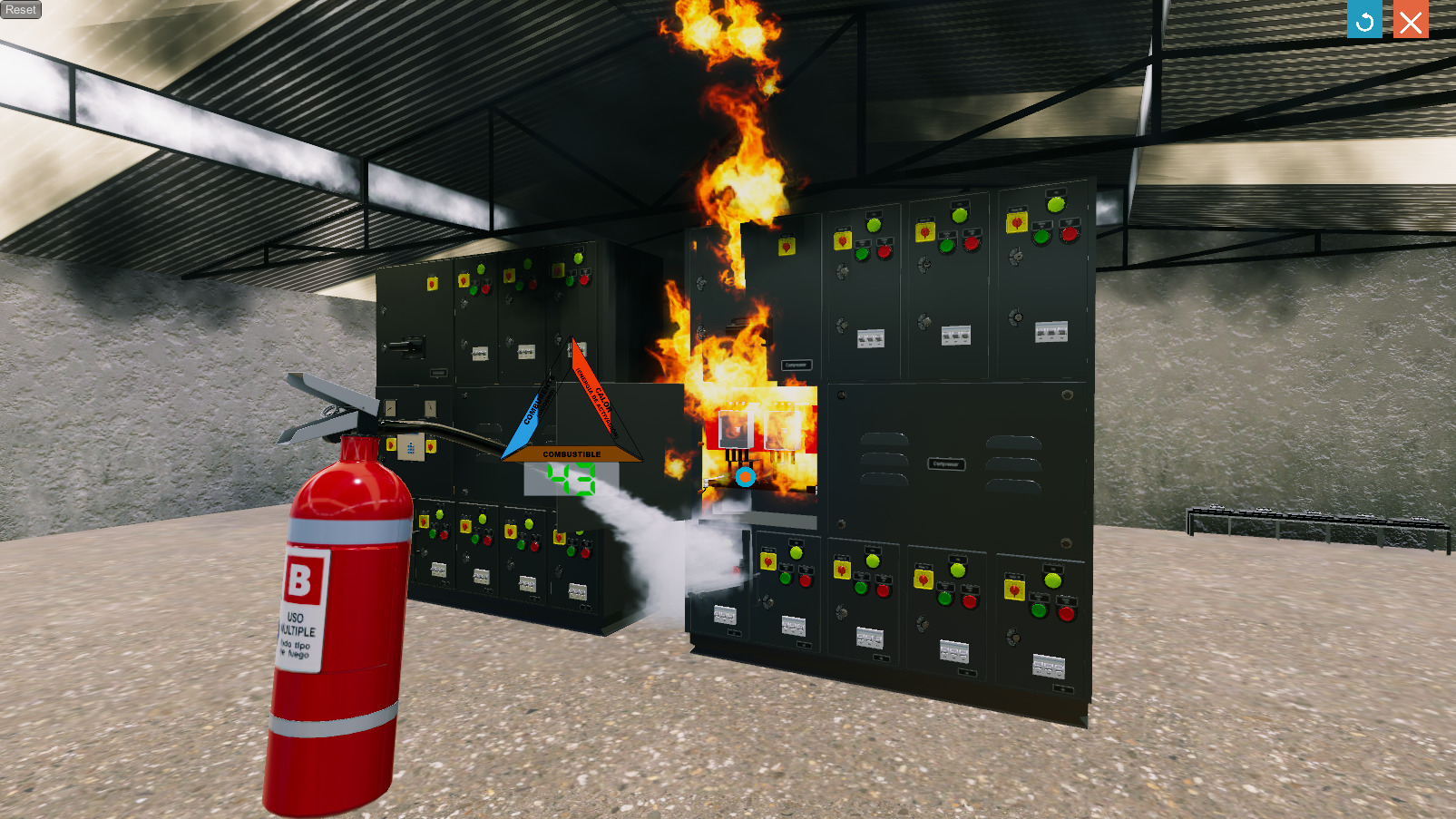Close the simulation with the orange X
The height and width of the screenshot is (819, 1456).
[x=1411, y=20]
